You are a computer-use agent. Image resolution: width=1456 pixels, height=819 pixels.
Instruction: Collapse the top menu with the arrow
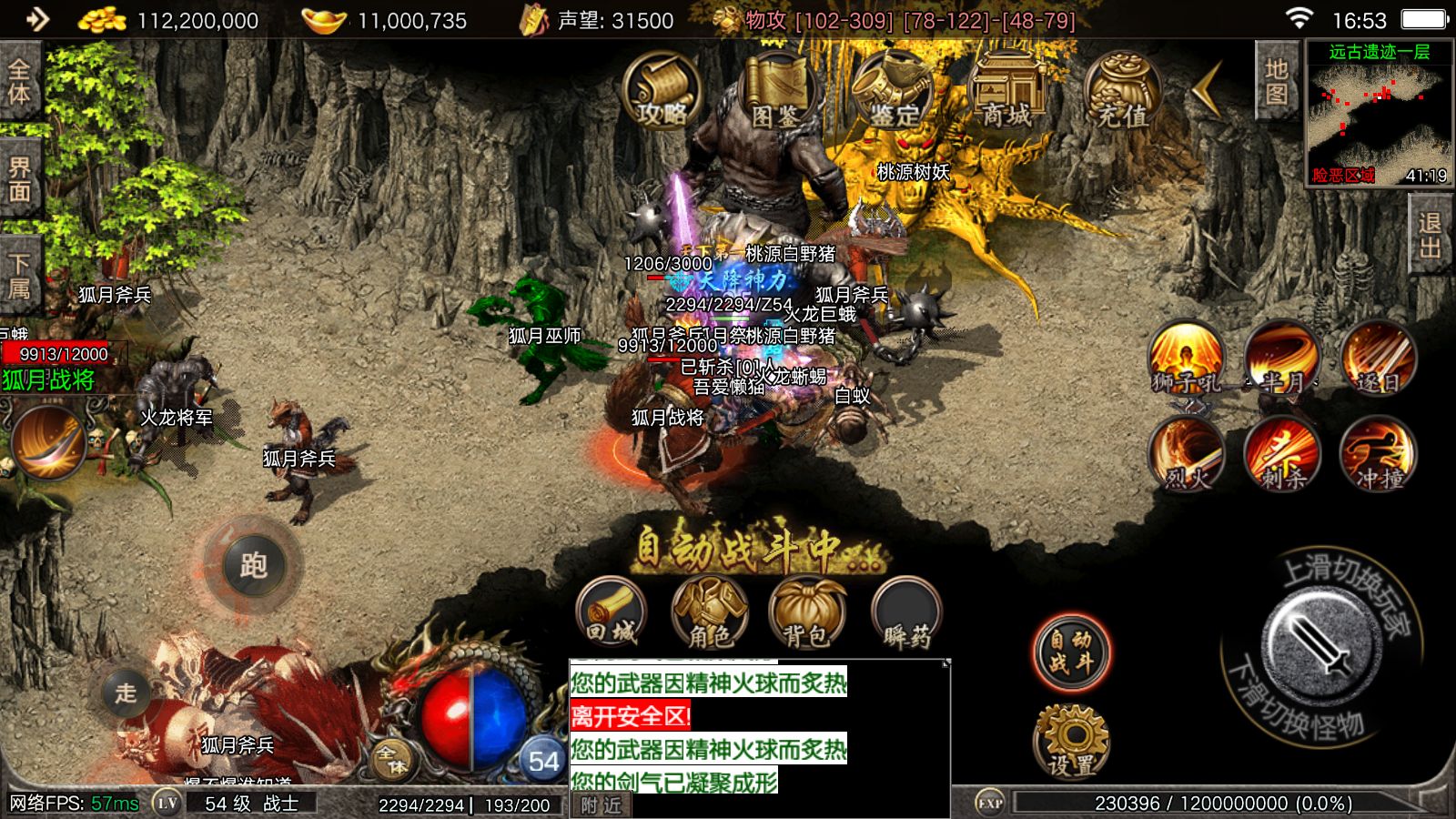(1208, 89)
